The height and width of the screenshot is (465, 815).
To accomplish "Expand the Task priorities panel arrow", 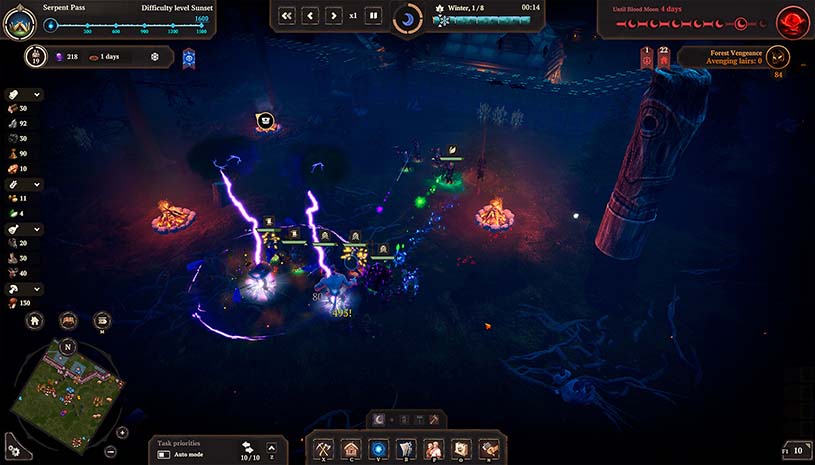I will (x=270, y=449).
